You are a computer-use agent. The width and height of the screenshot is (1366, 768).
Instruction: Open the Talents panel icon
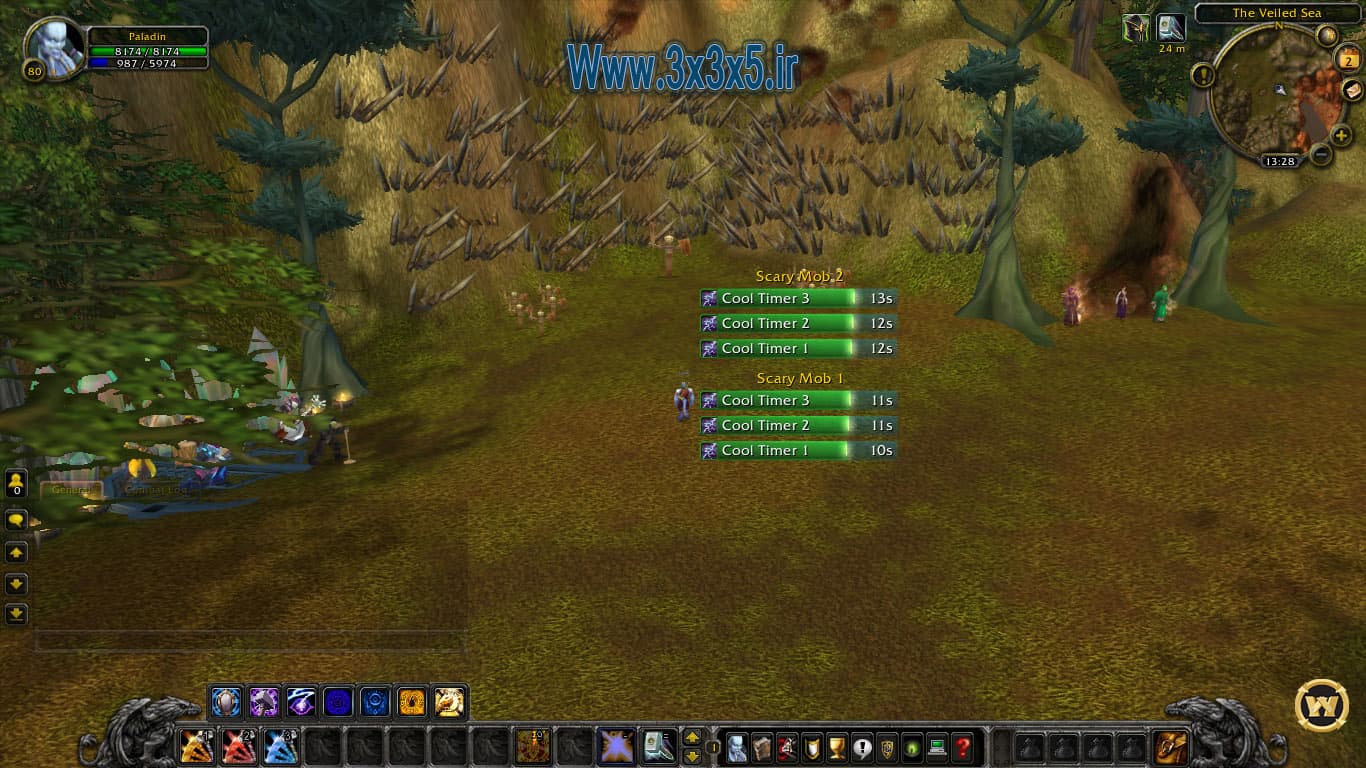786,746
